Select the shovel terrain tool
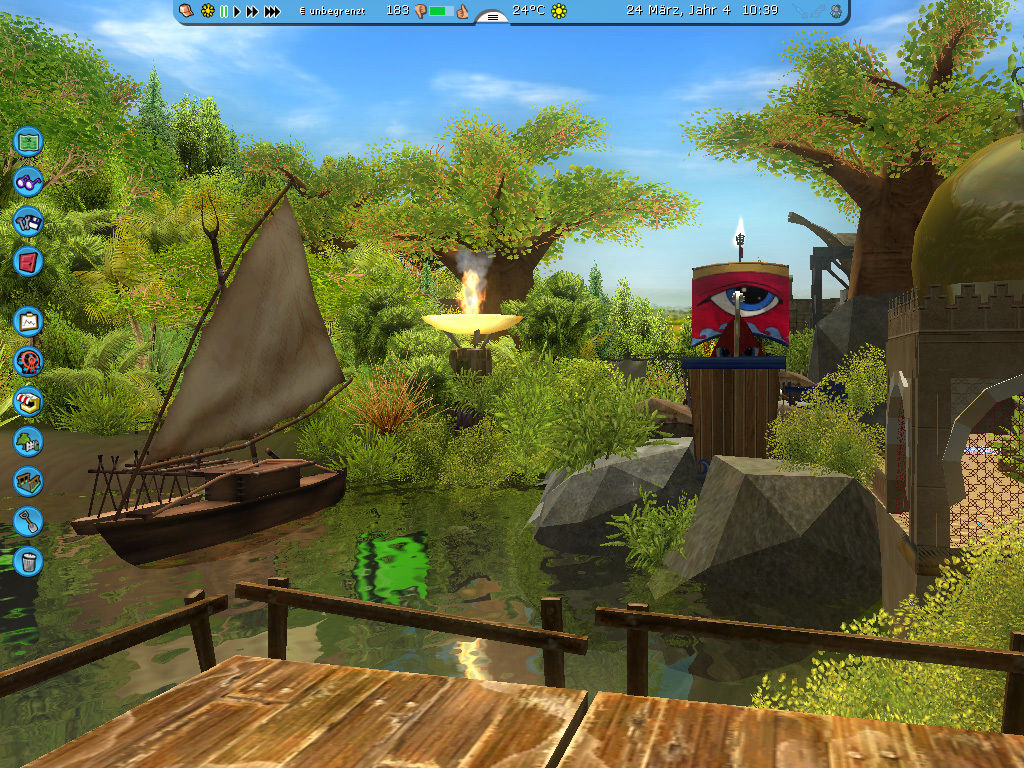The image size is (1024, 768). coord(28,521)
